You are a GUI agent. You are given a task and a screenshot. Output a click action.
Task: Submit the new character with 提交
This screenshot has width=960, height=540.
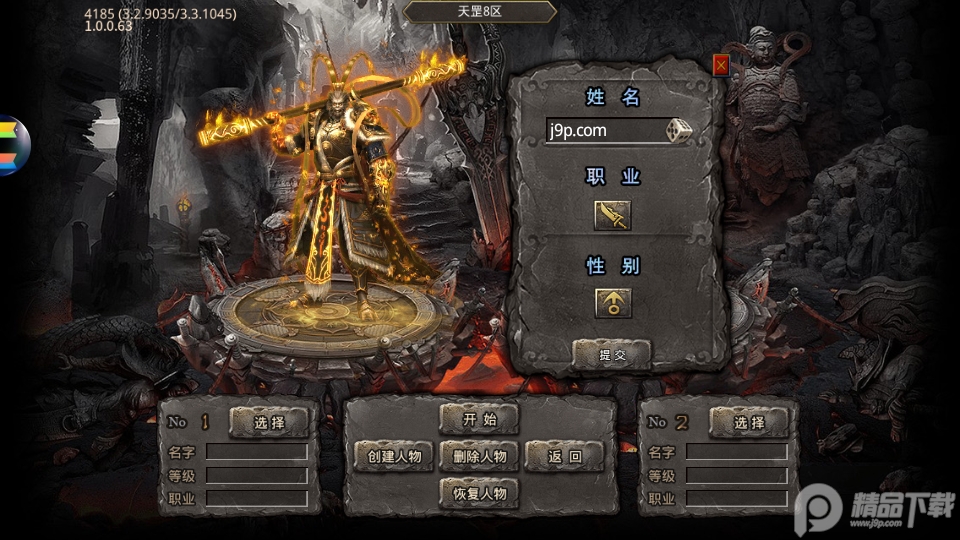click(x=611, y=354)
